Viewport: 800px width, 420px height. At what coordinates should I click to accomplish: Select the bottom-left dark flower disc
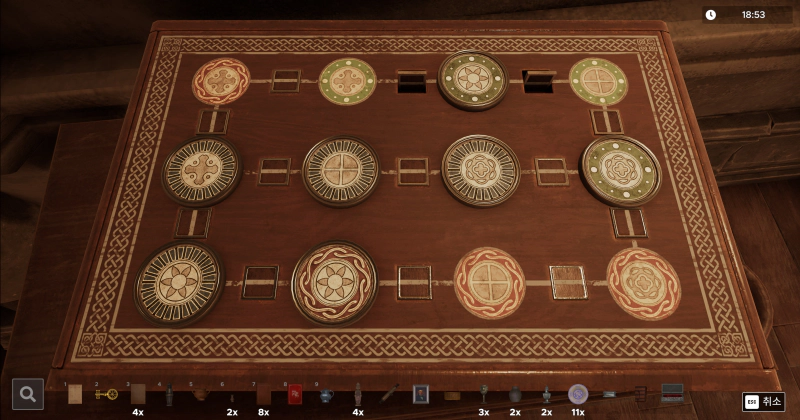pos(179,283)
